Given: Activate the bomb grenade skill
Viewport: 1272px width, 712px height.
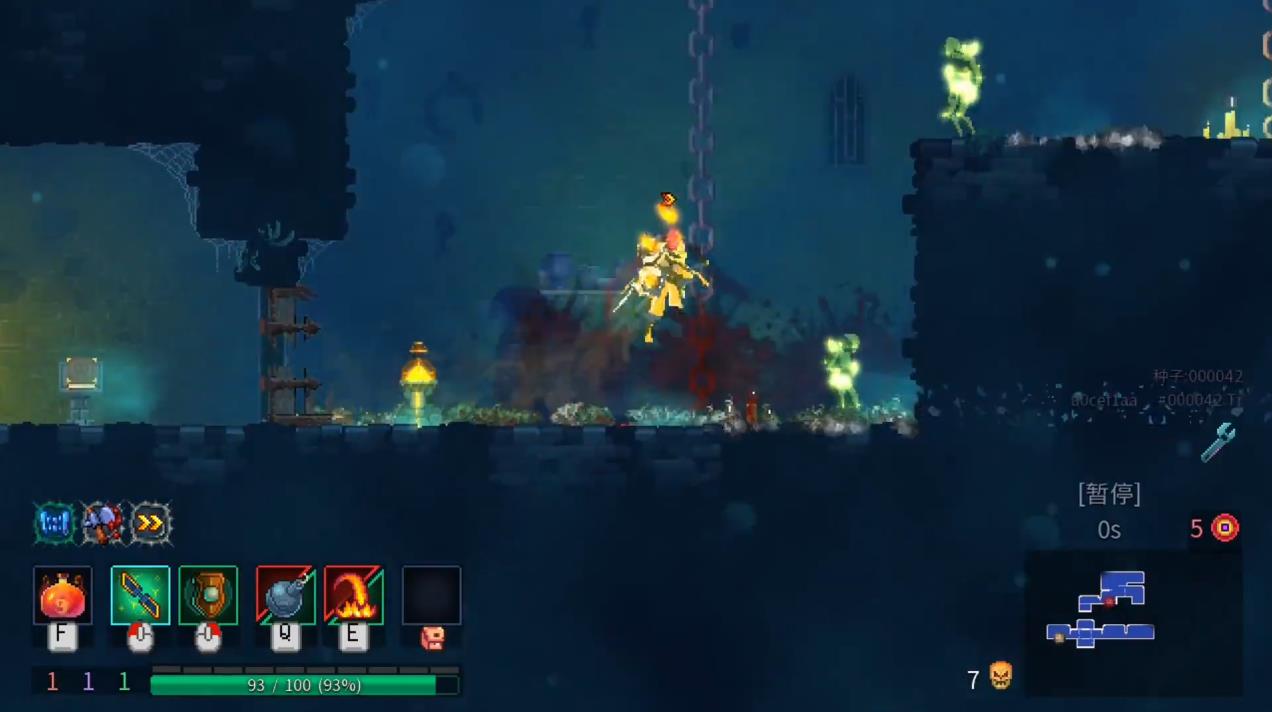Looking at the screenshot, I should (x=286, y=596).
